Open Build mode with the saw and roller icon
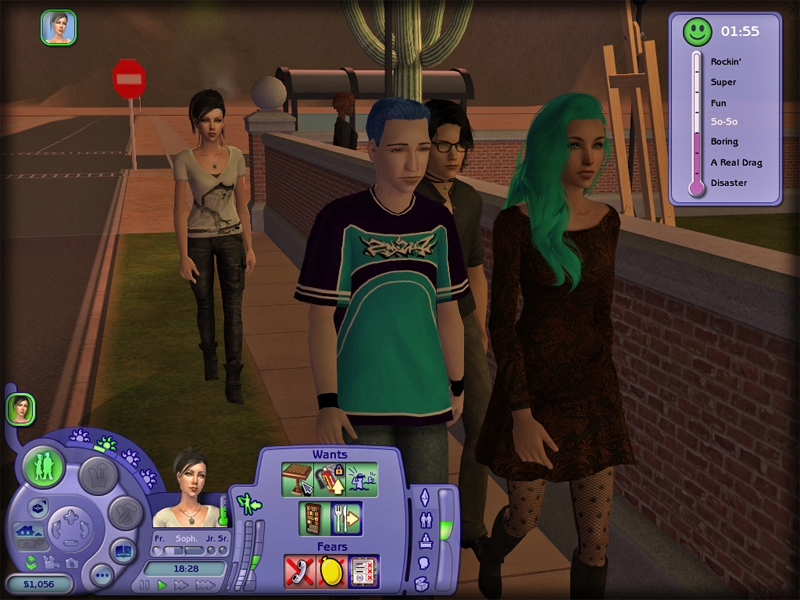This screenshot has height=600, width=800. click(124, 512)
